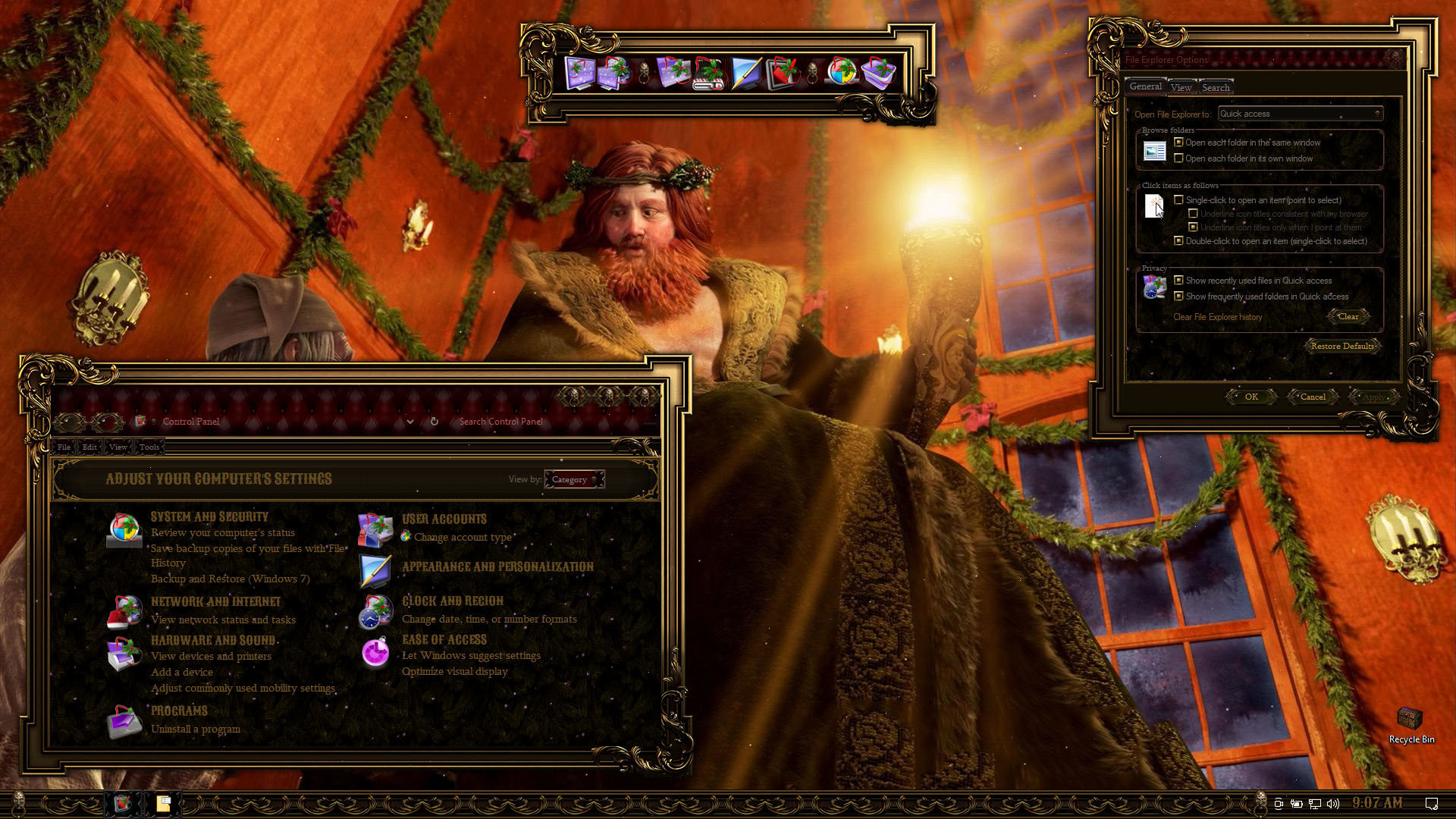Open the Quick access dropdown
The image size is (1456, 819).
[x=1300, y=114]
